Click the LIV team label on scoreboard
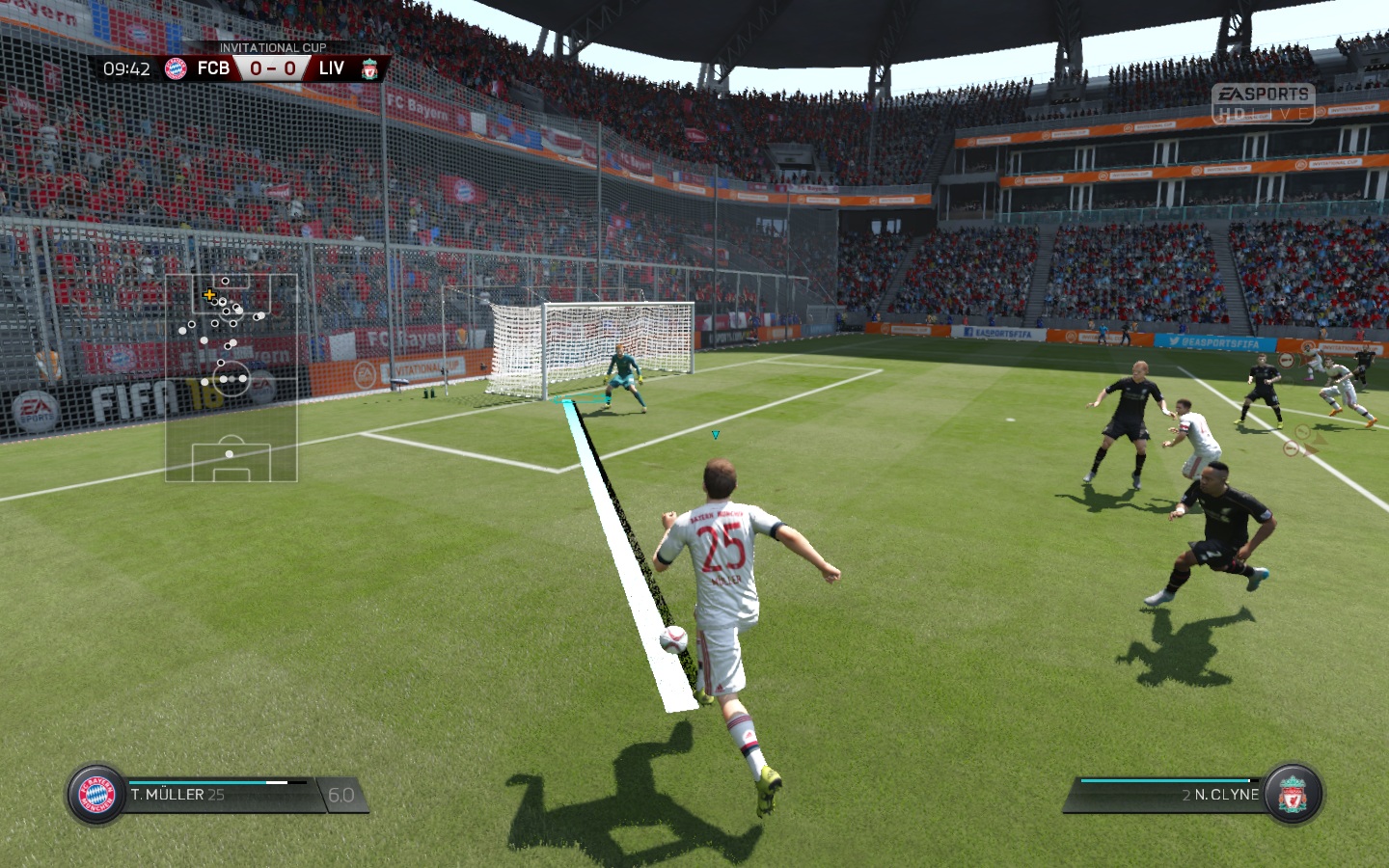The height and width of the screenshot is (868, 1389). 331,68
